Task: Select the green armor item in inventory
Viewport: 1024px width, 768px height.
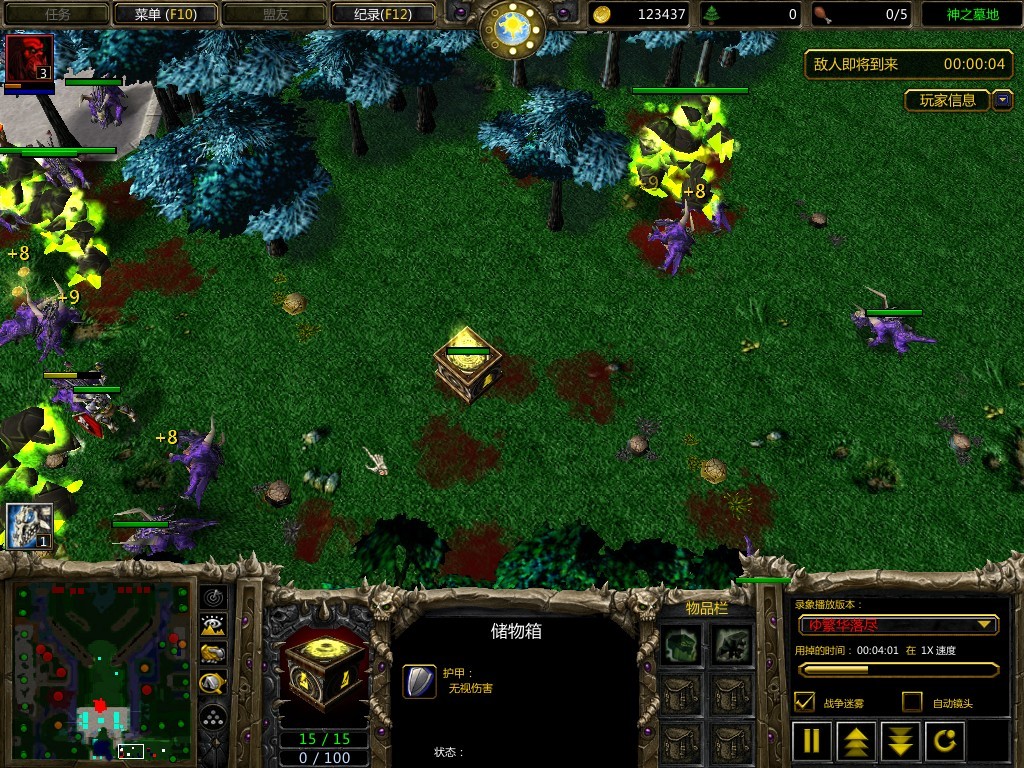Action: 684,645
